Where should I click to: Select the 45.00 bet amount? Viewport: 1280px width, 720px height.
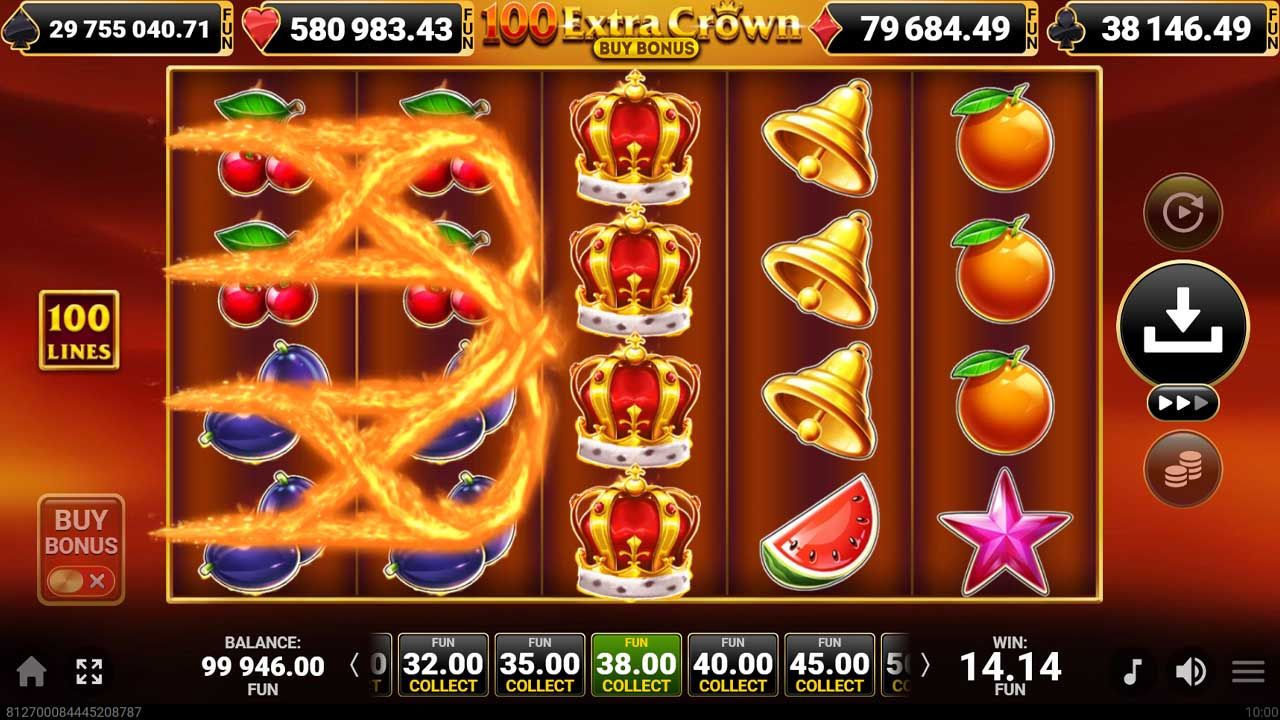(x=830, y=663)
